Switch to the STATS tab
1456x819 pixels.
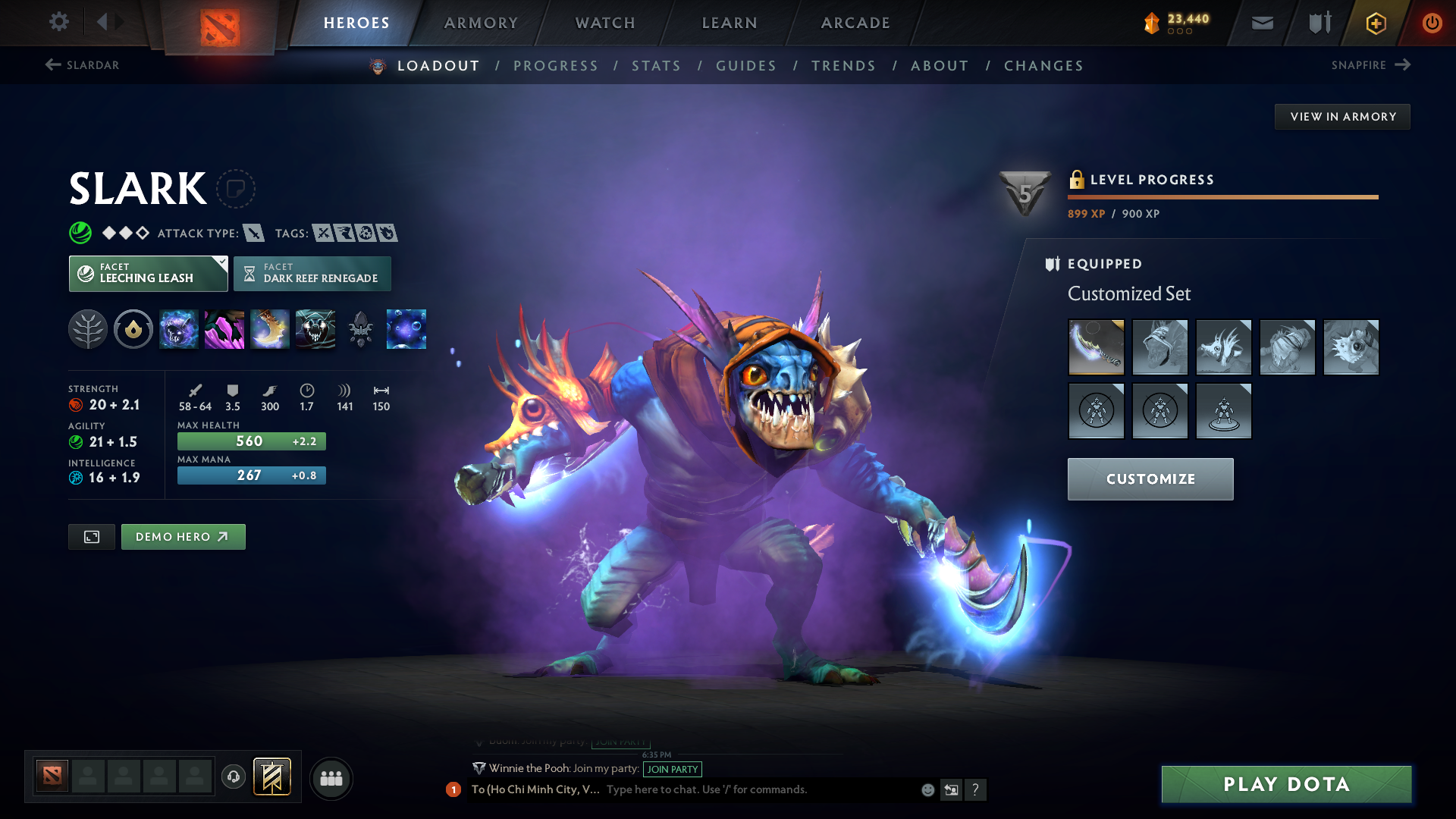tap(656, 66)
